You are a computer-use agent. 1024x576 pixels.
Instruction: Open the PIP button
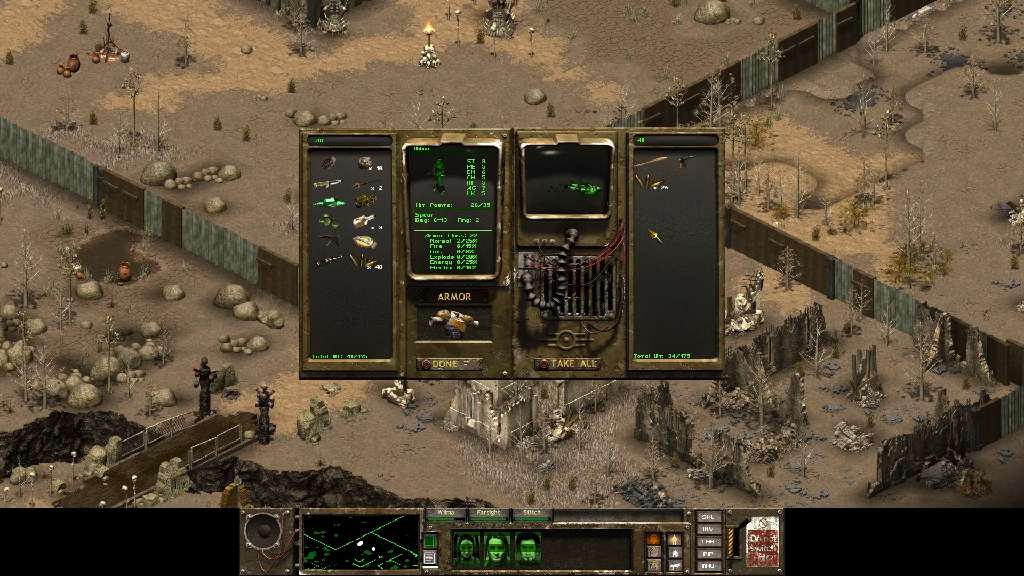point(708,553)
